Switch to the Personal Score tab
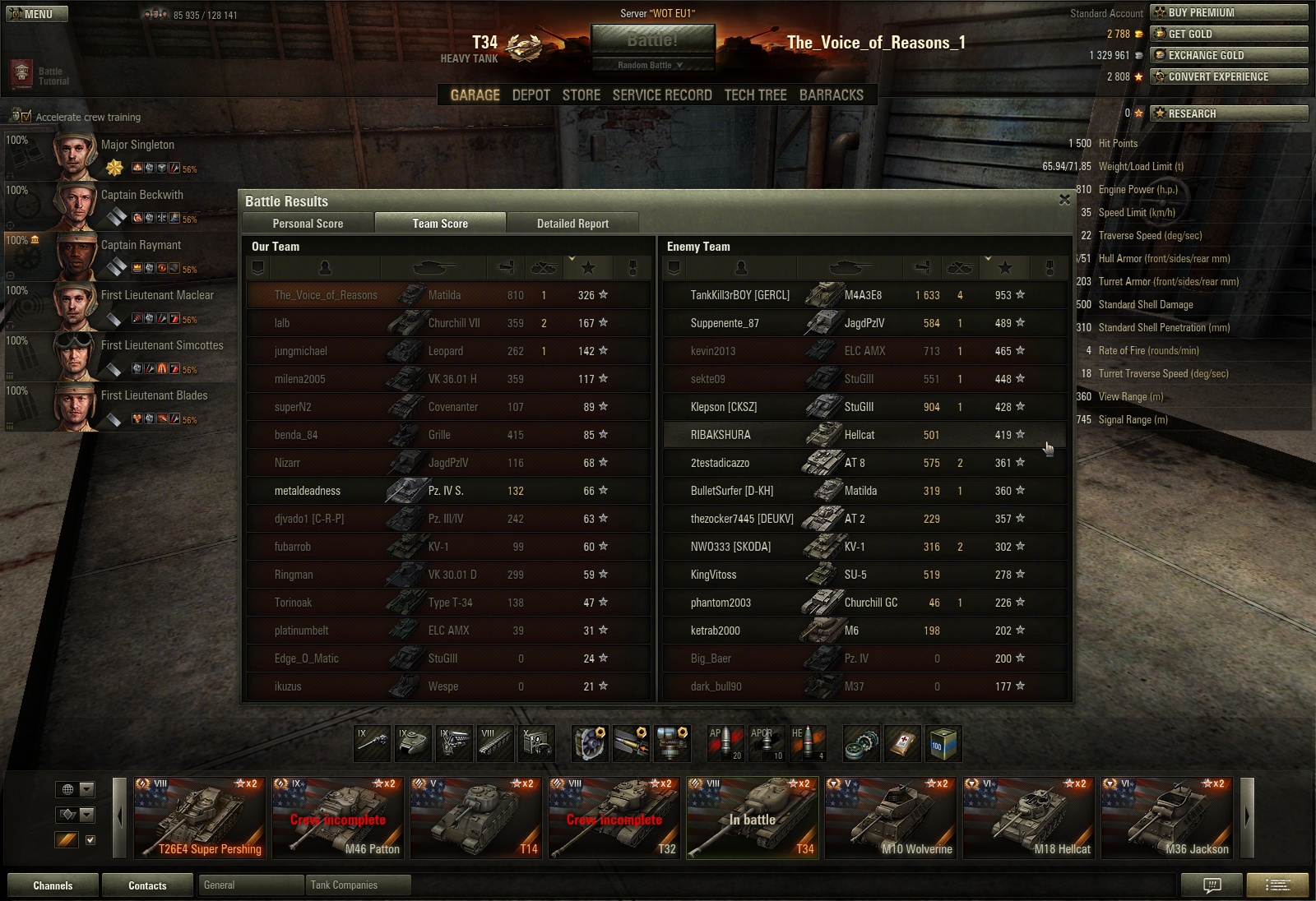The image size is (1316, 901). 308,224
